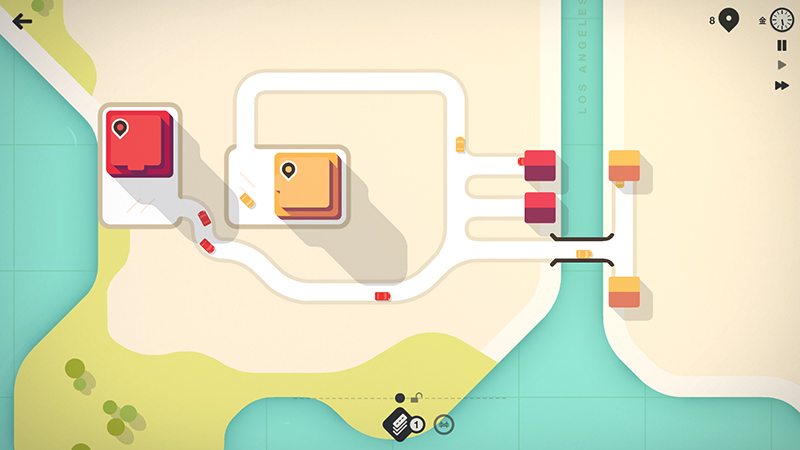Screen dimensions: 800x450
Task: Choose the bridge tool icon
Action: point(443,425)
